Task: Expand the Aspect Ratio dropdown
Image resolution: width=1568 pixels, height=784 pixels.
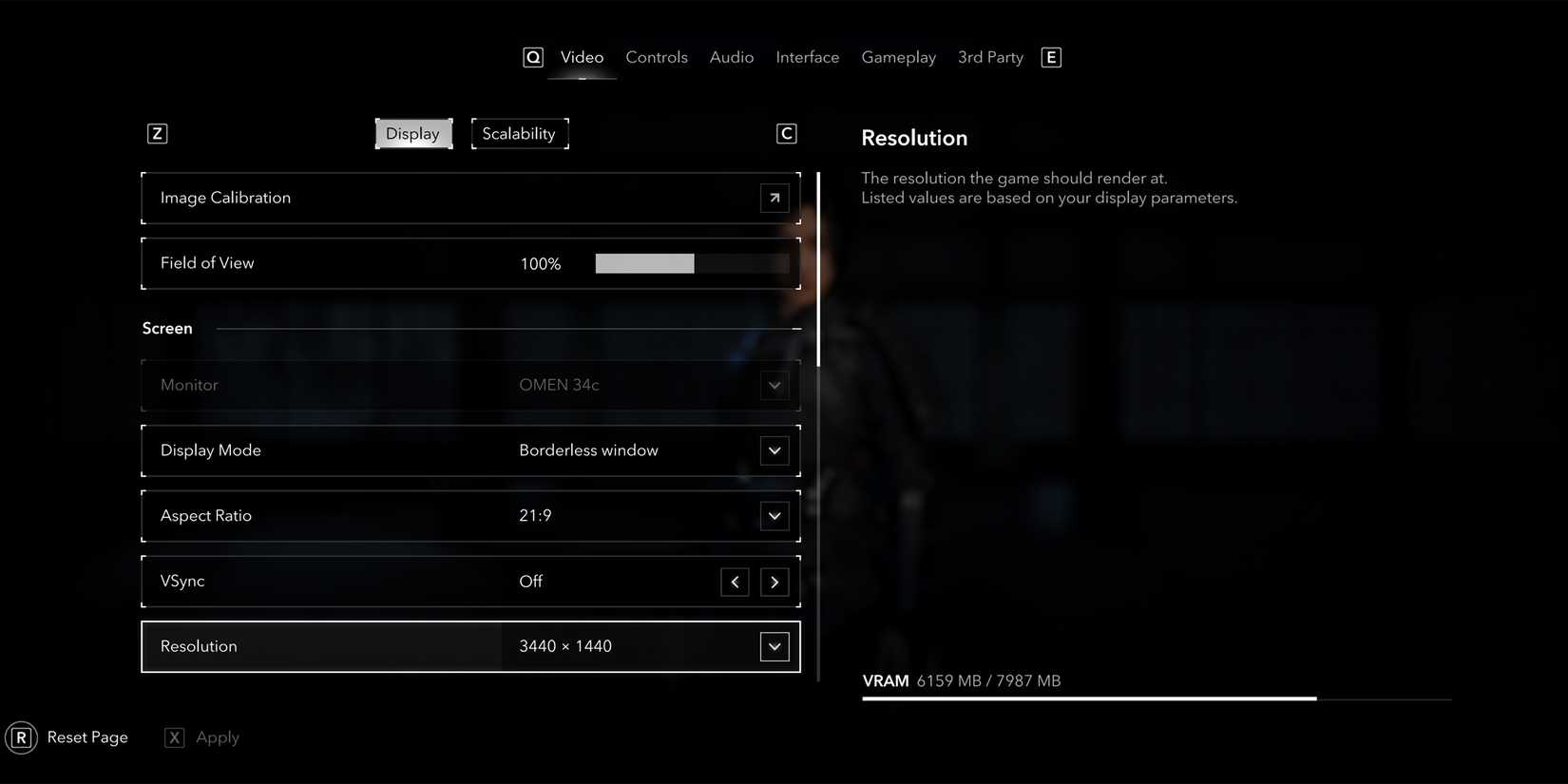Action: (x=774, y=515)
